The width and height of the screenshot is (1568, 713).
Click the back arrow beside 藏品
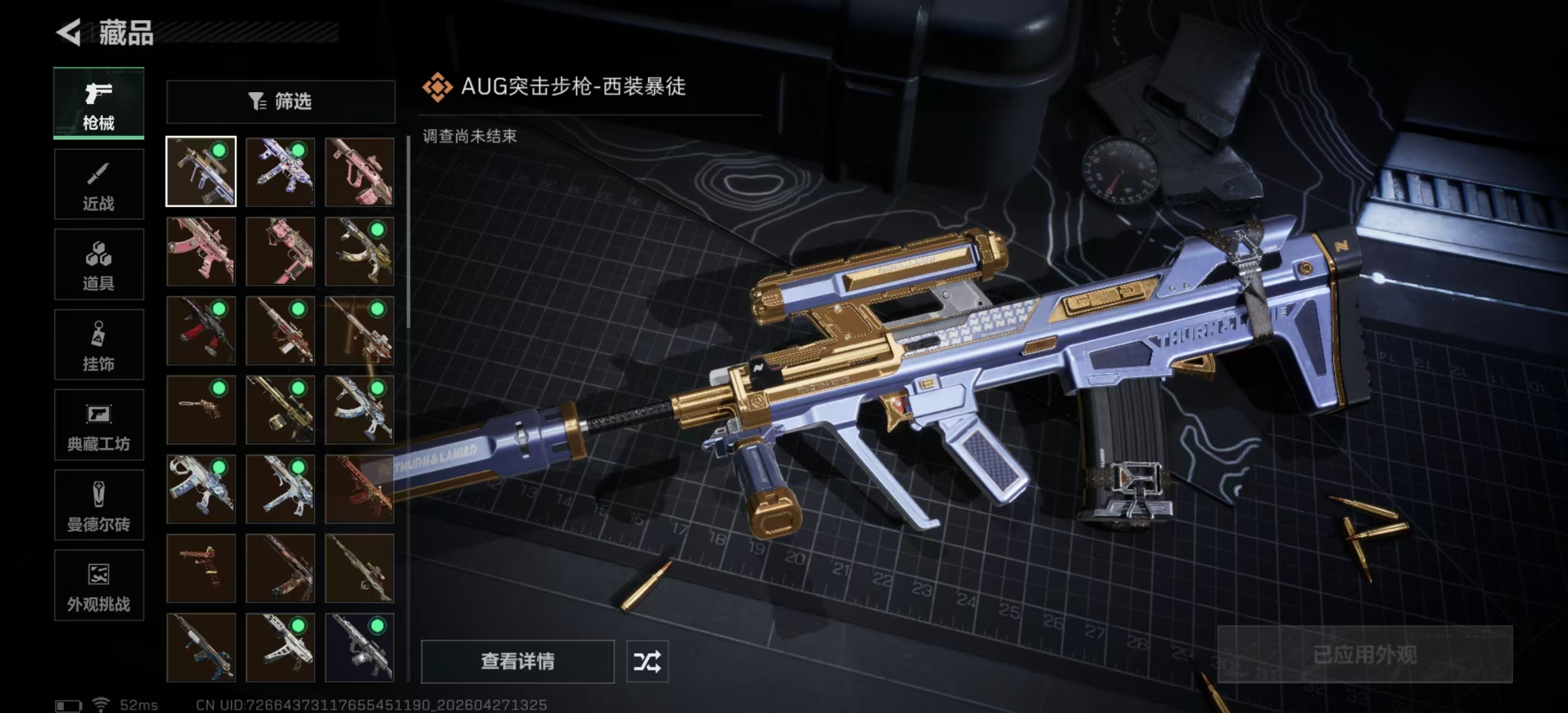[x=69, y=33]
